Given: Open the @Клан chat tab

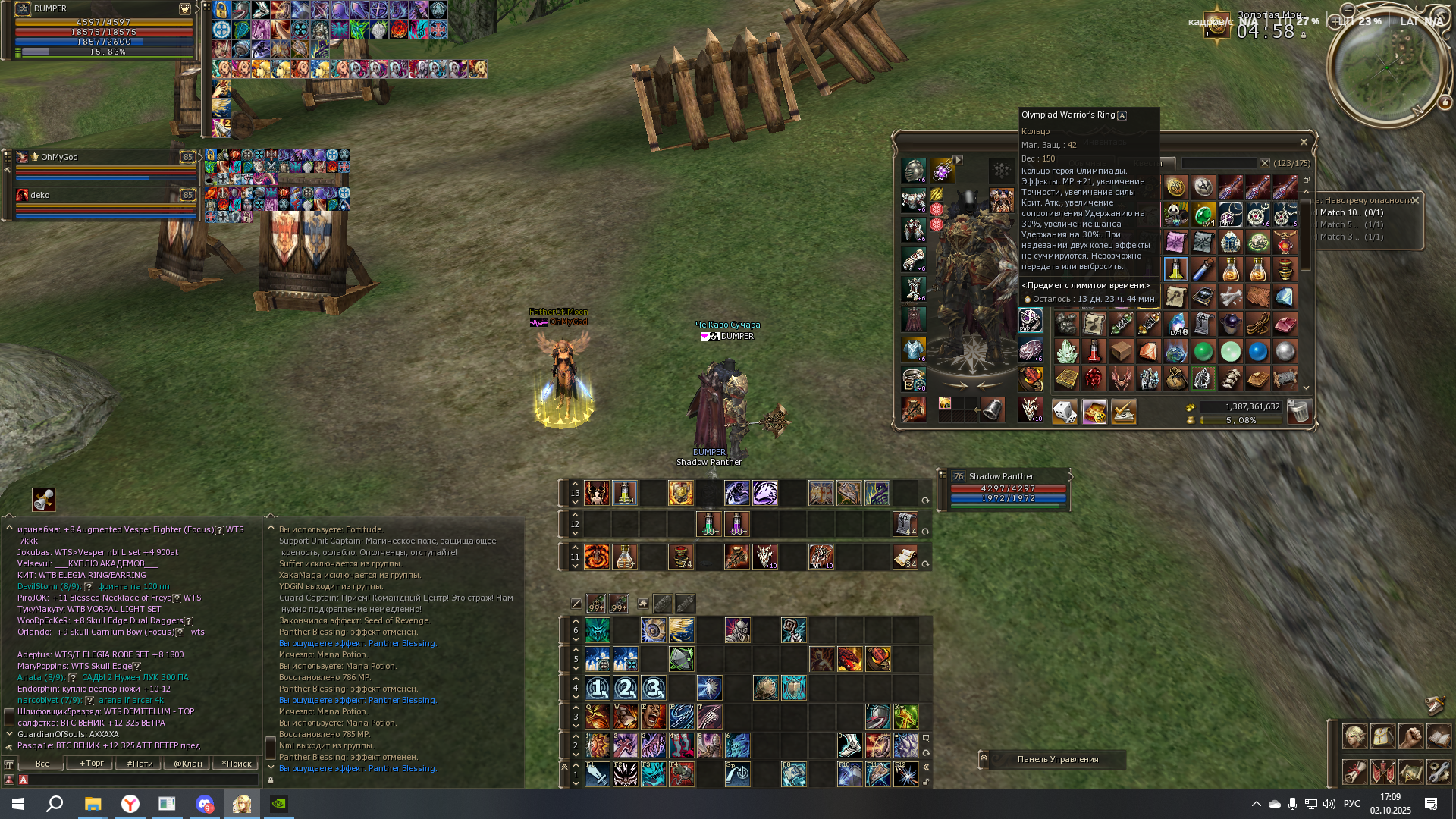Looking at the screenshot, I should [x=186, y=764].
